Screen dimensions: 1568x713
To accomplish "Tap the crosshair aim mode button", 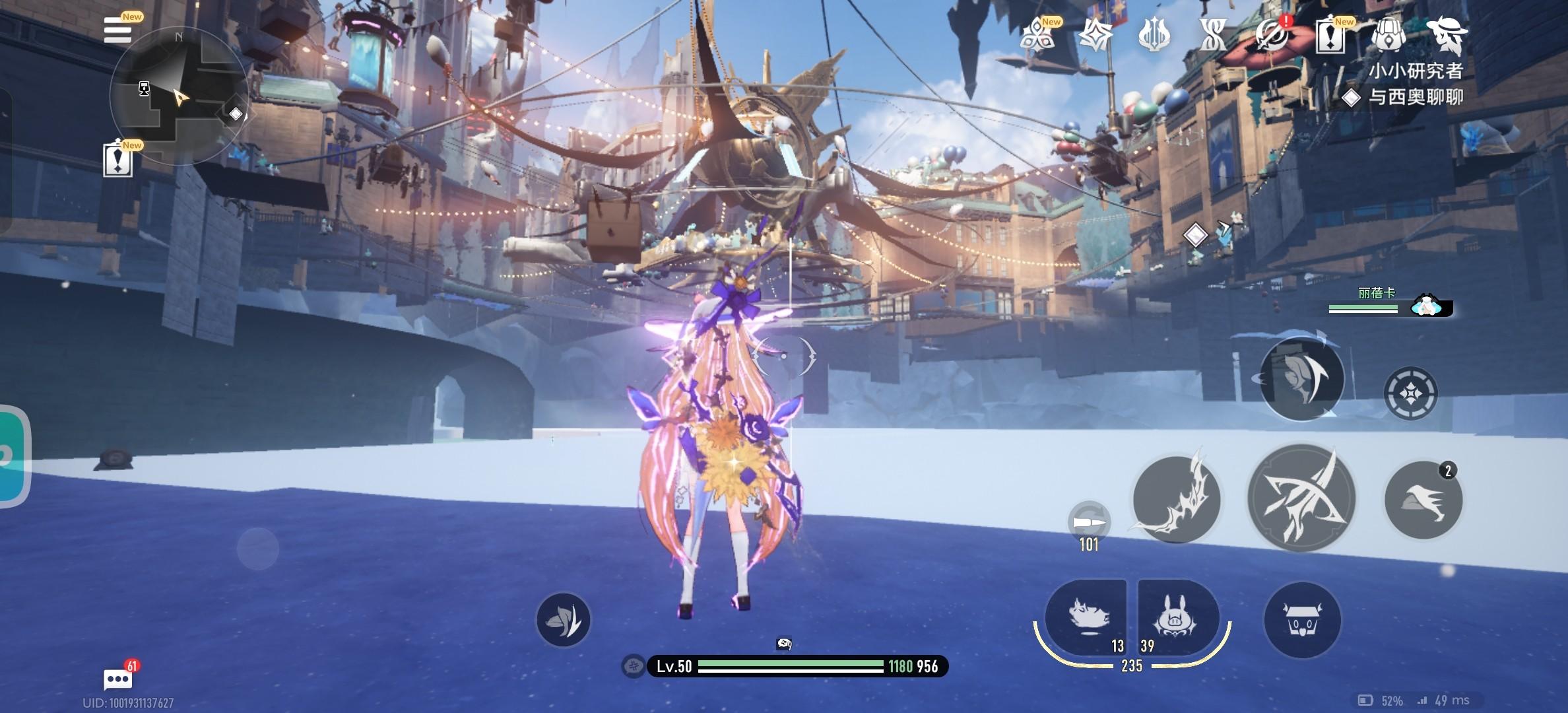I will [1410, 393].
